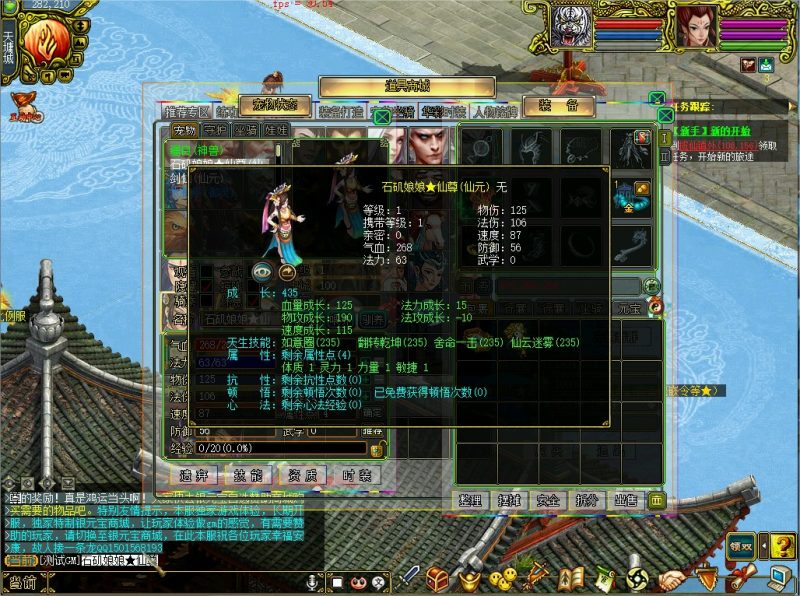
Task: Open the treasure chest icon in toolbar
Action: point(437,577)
